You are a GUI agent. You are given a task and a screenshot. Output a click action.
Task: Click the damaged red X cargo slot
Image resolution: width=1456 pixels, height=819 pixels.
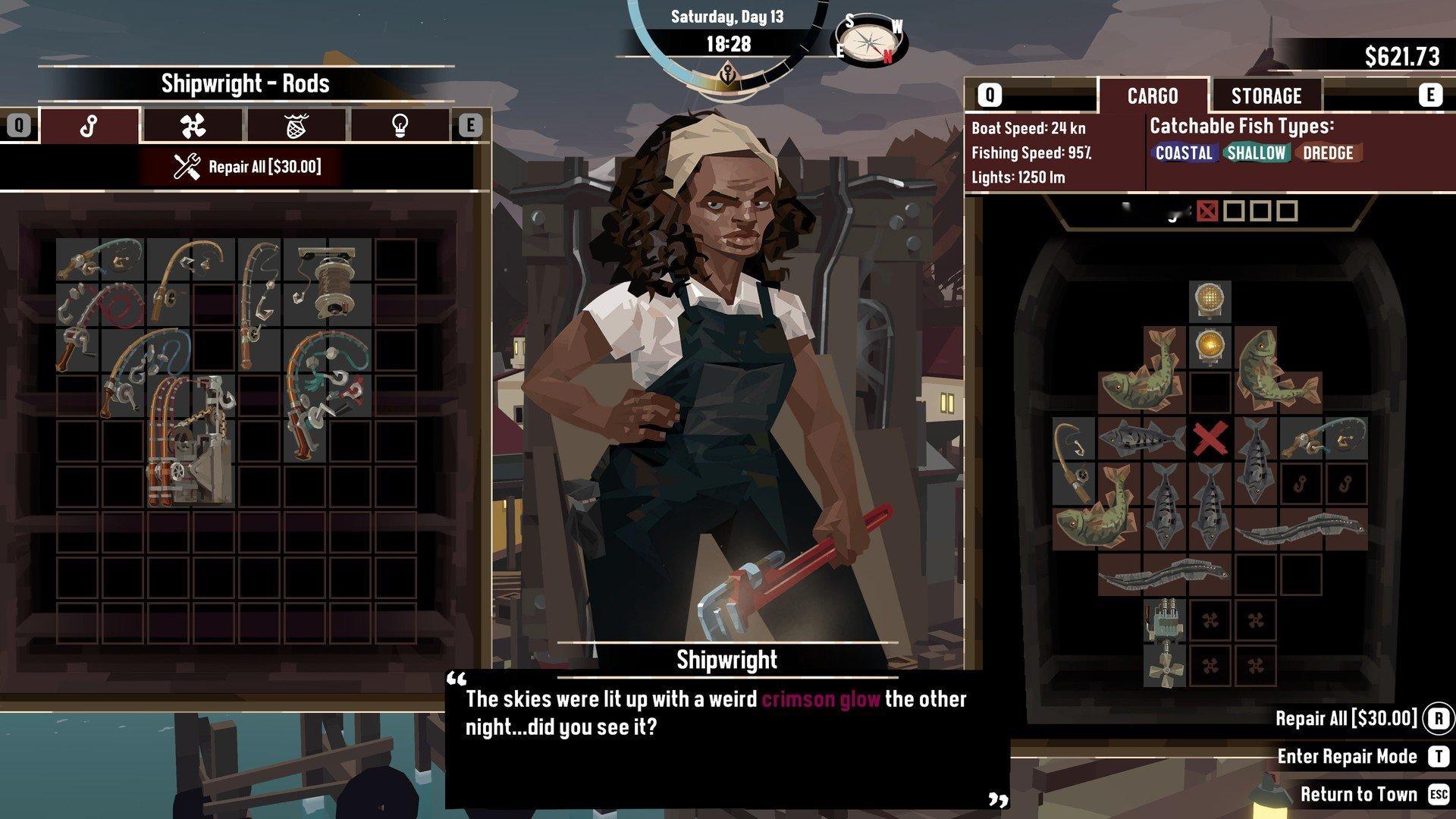point(1210,438)
